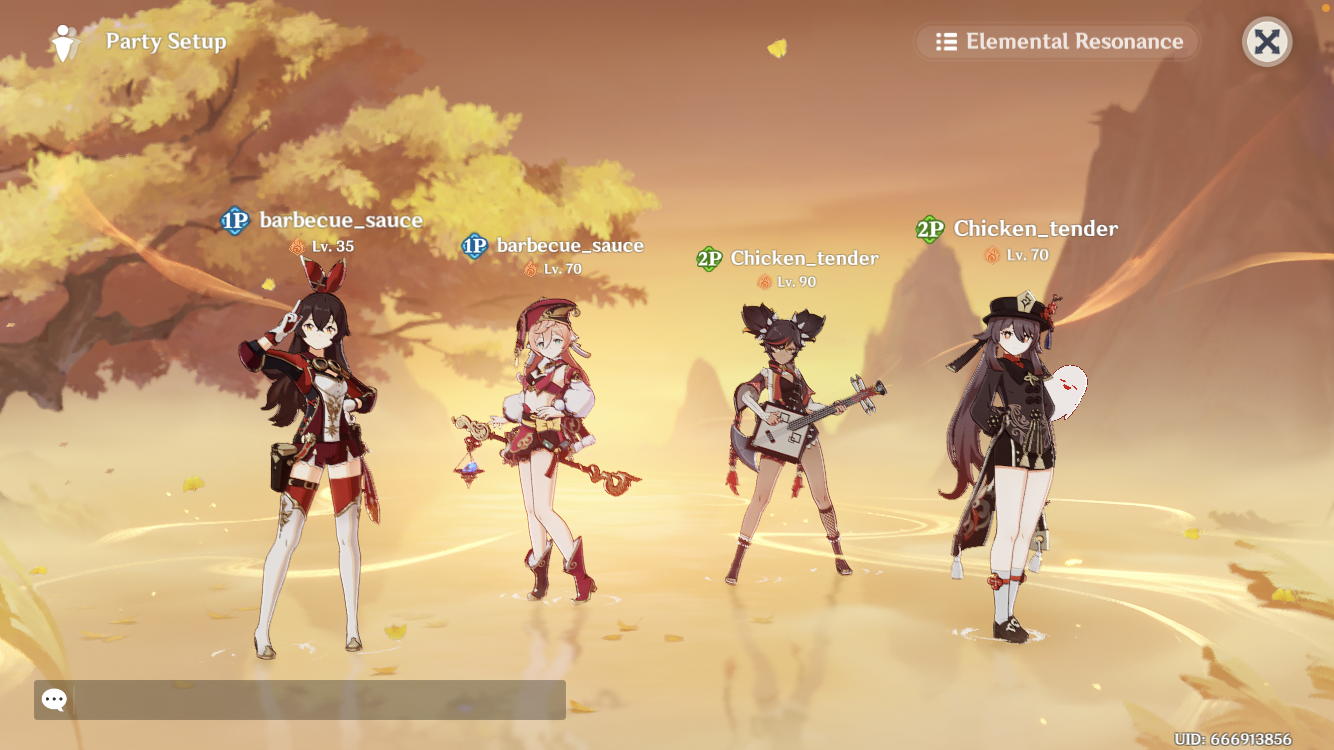Click the player name barbecue_sauce above Amber
The width and height of the screenshot is (1334, 750).
341,220
